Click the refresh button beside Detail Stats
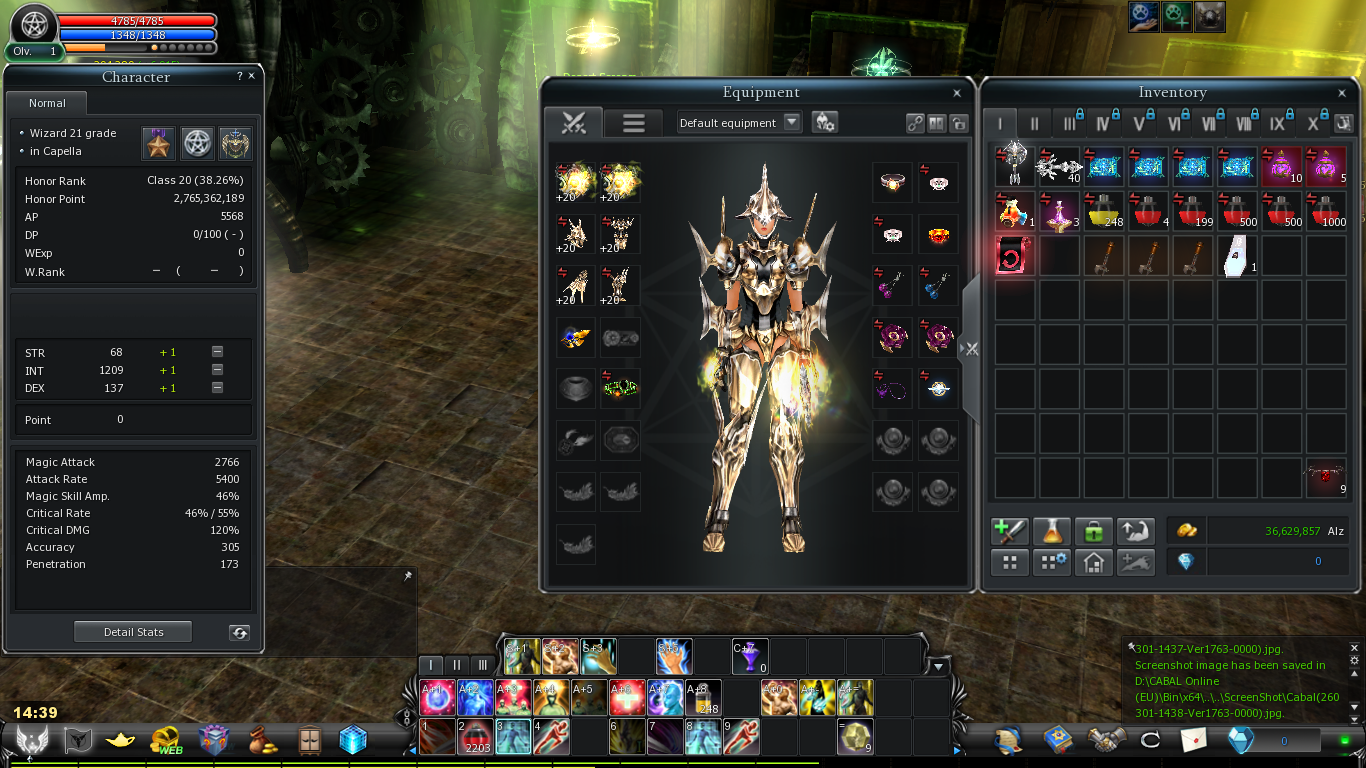 pos(239,632)
